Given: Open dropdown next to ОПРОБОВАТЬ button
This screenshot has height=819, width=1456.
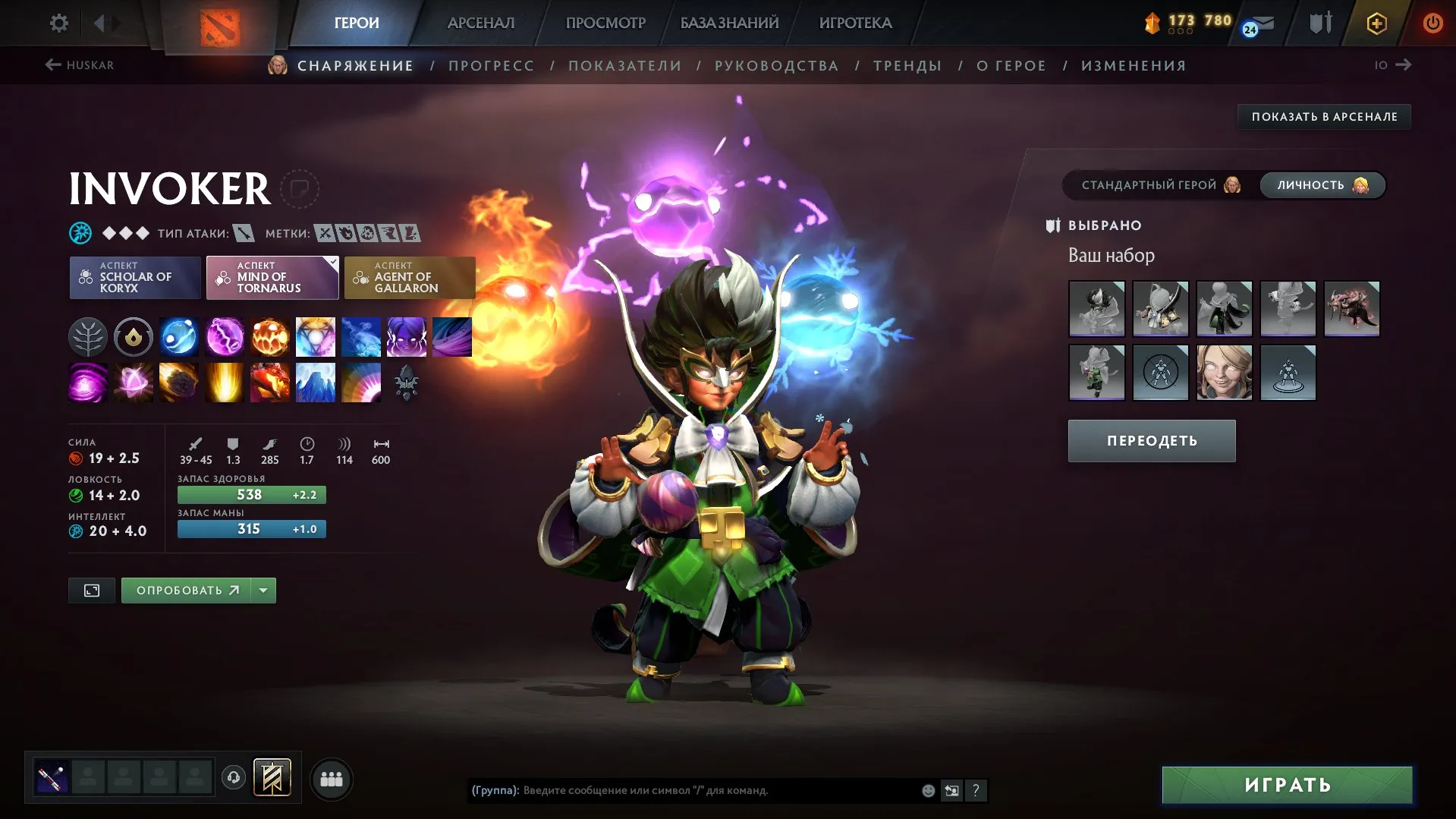Looking at the screenshot, I should coord(262,590).
